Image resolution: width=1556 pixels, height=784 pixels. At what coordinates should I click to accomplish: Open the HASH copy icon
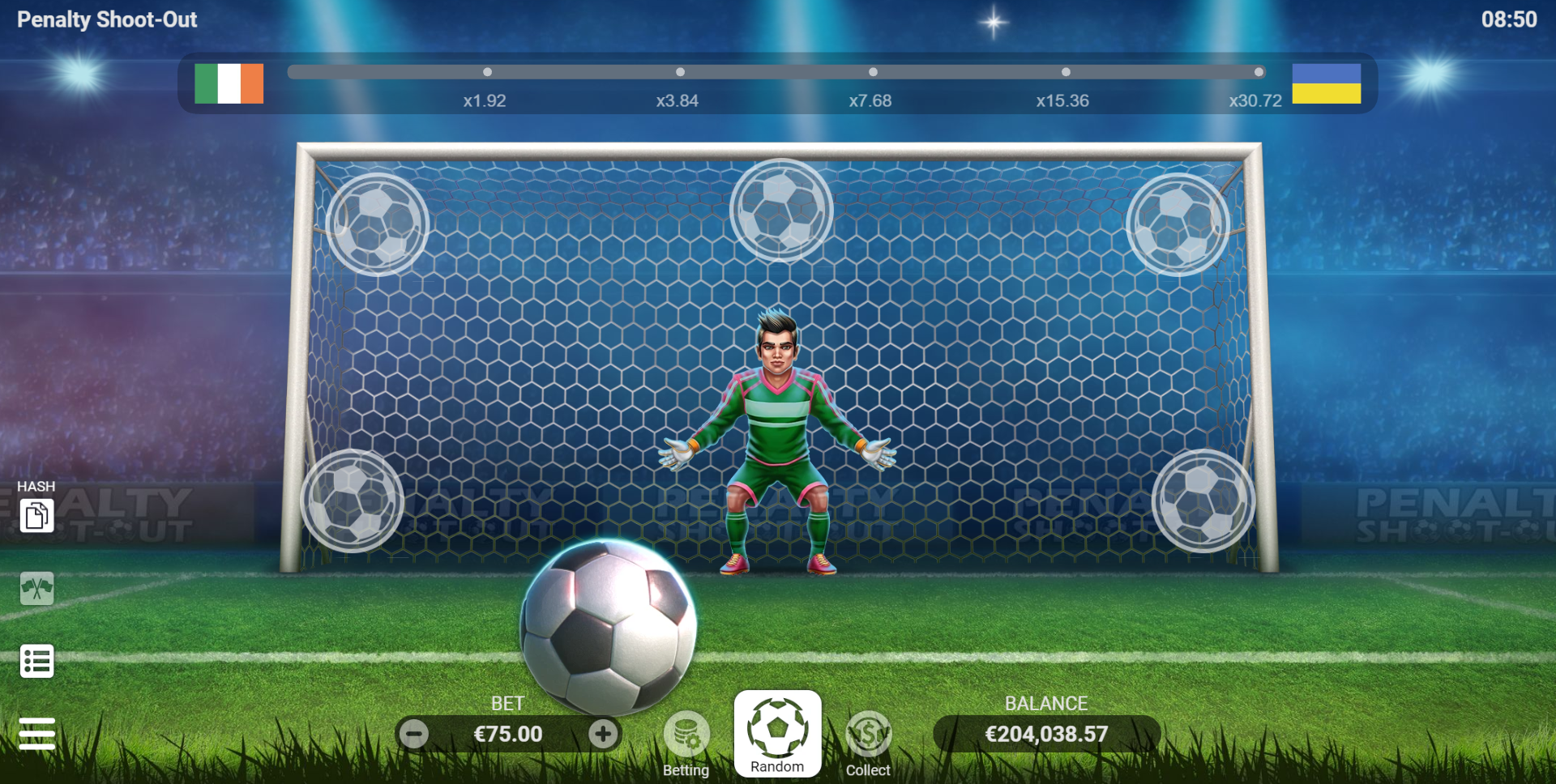[37, 515]
